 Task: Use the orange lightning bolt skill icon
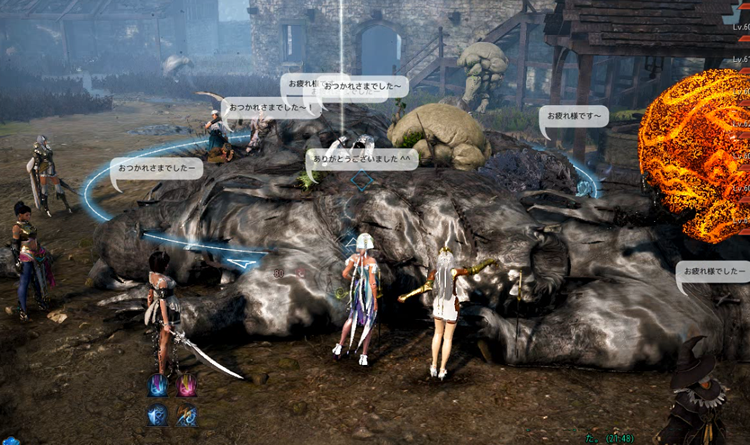click(x=187, y=416)
